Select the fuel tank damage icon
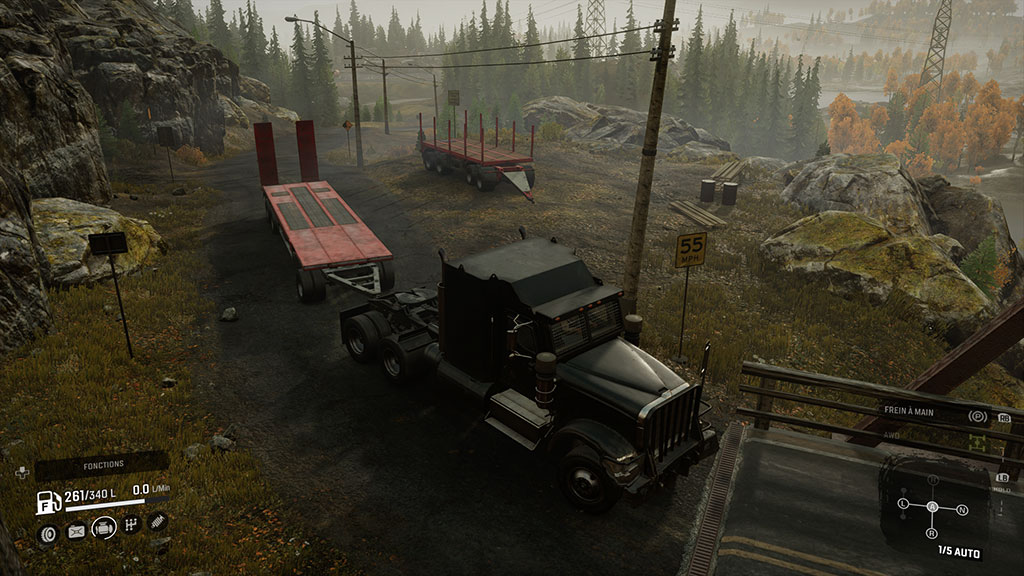 click(75, 531)
